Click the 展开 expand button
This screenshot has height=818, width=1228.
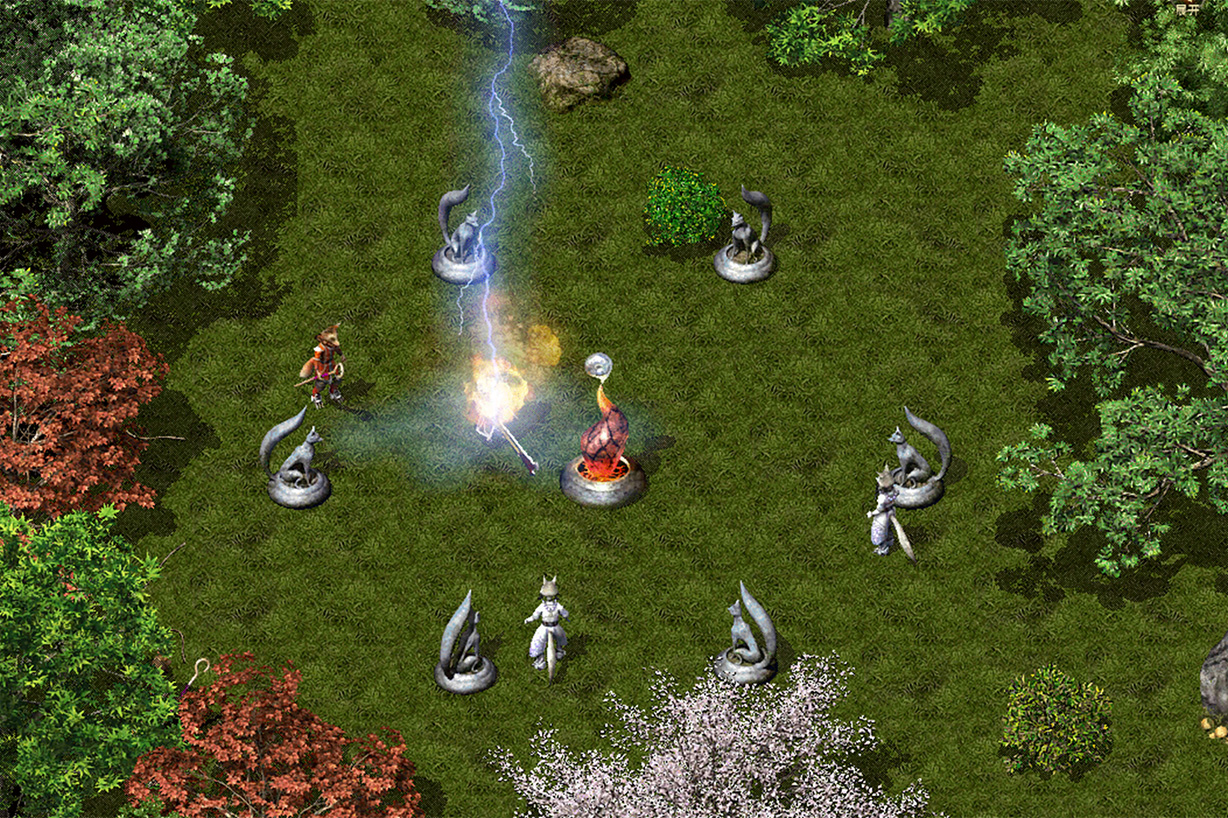1187,8
